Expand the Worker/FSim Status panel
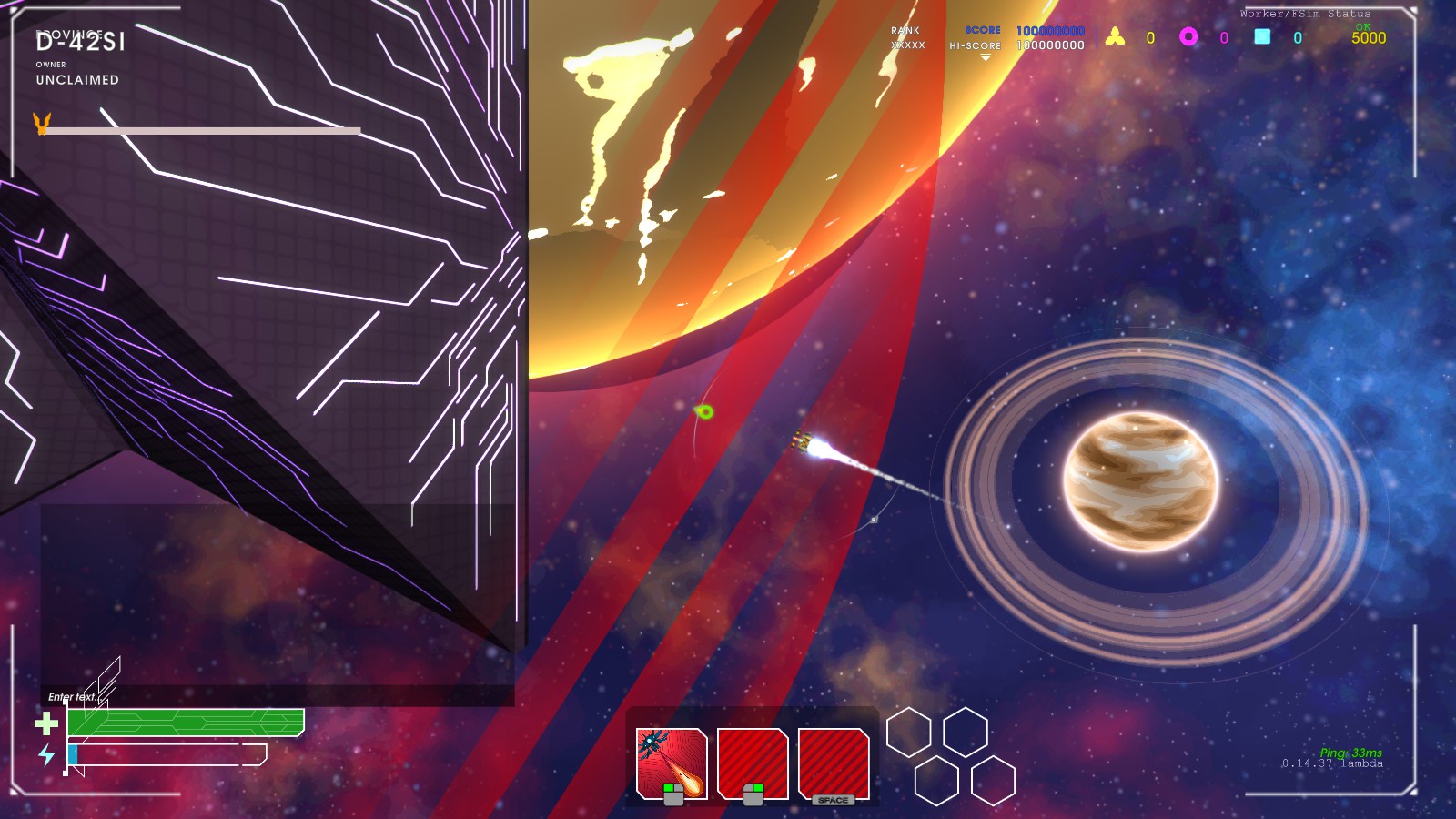1456x819 pixels. tap(1303, 13)
